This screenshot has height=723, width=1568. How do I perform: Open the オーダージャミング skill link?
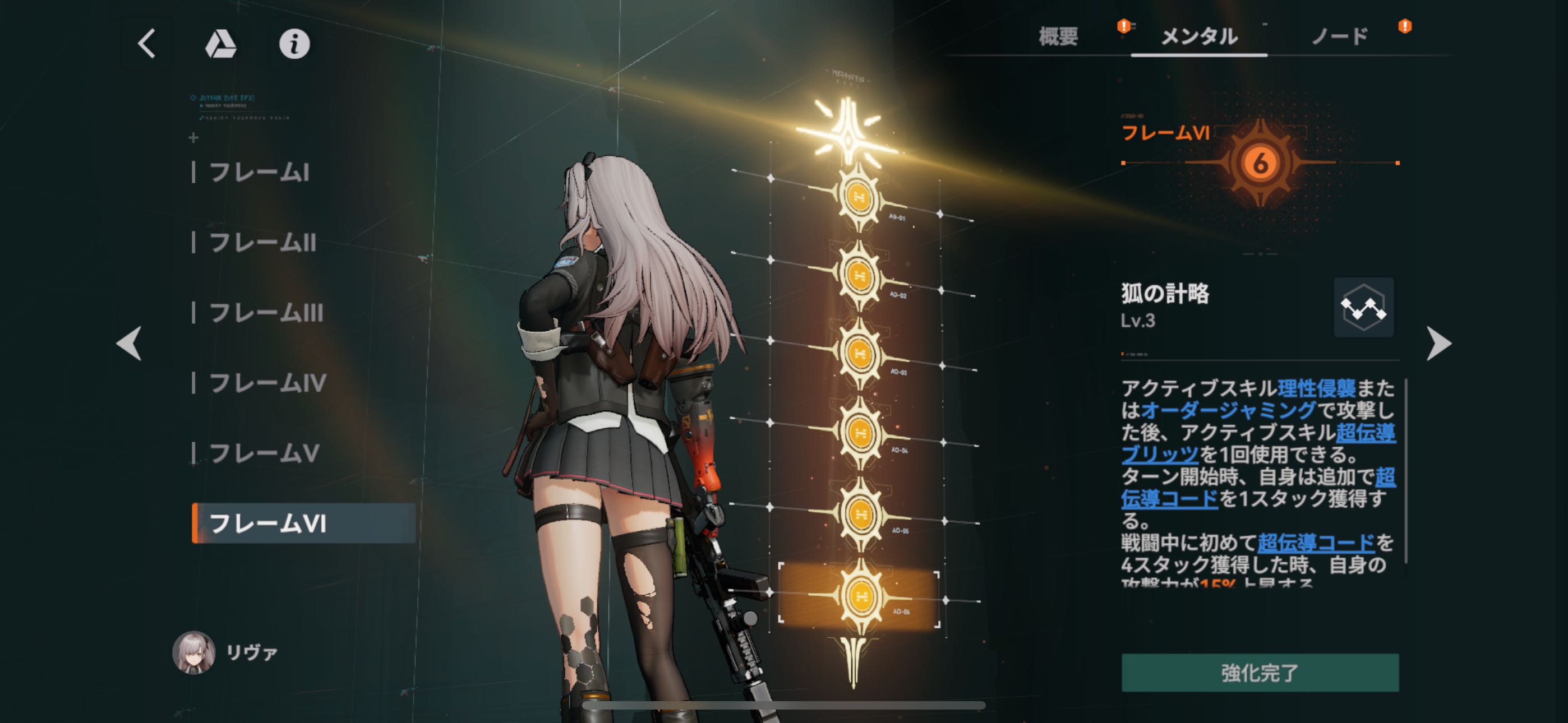click(x=1228, y=410)
